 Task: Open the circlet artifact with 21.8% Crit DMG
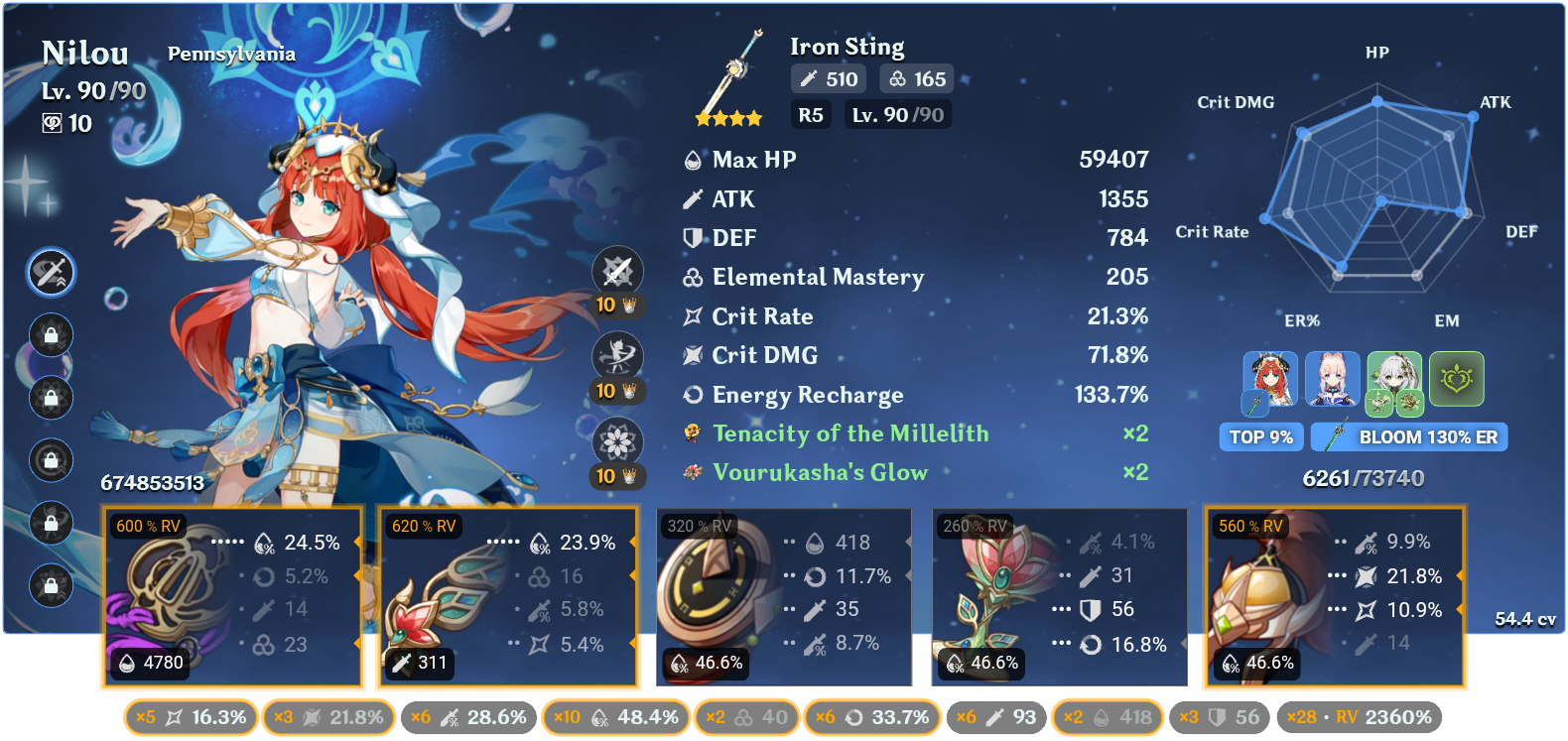point(1335,595)
